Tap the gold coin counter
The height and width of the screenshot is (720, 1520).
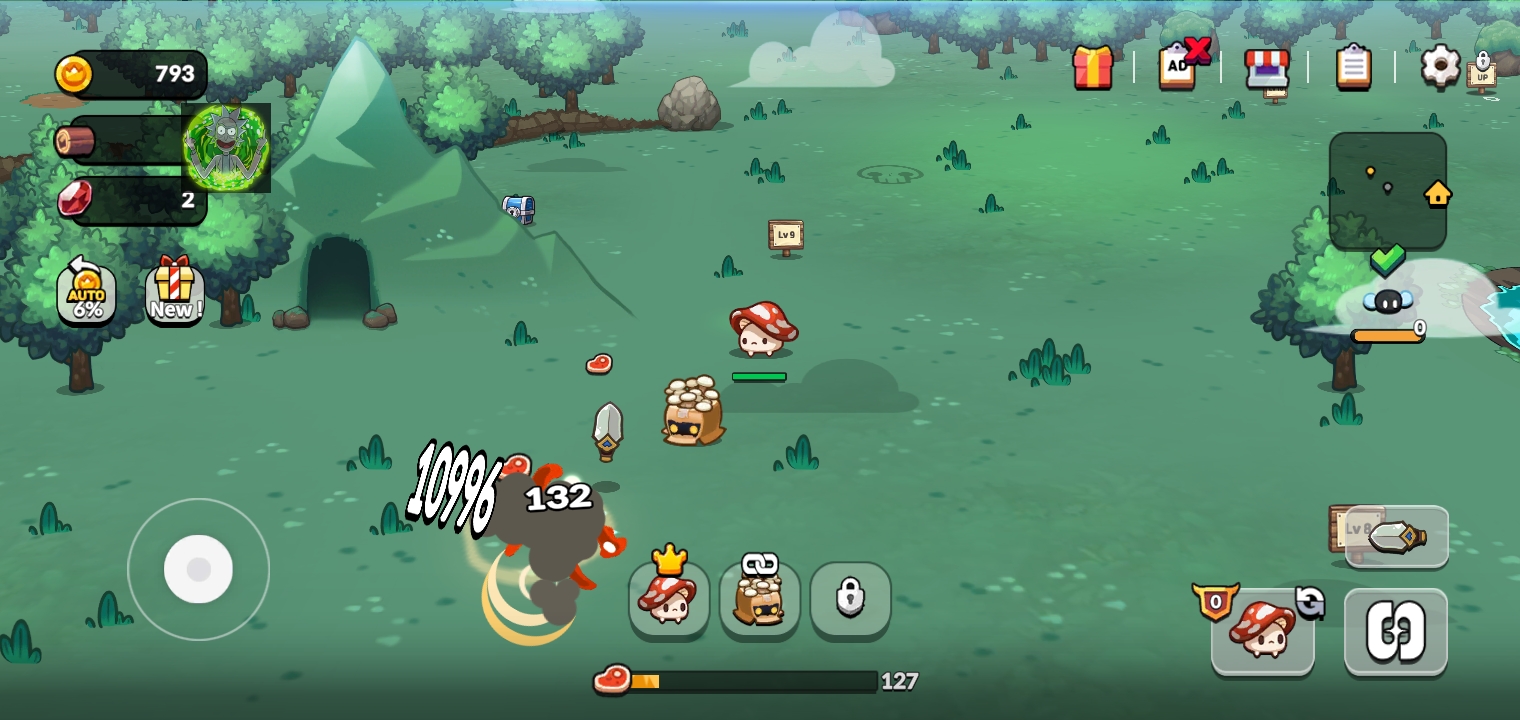point(132,74)
